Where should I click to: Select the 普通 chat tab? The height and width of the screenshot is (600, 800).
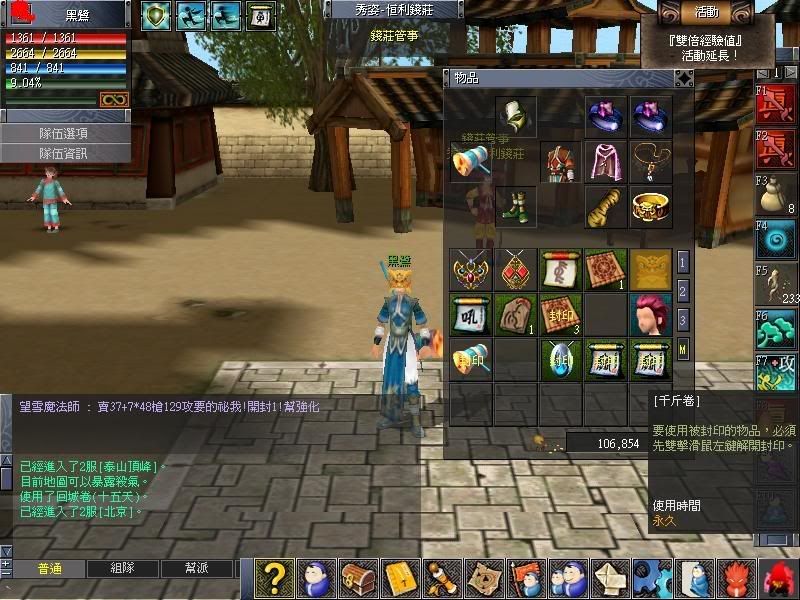tap(49, 568)
